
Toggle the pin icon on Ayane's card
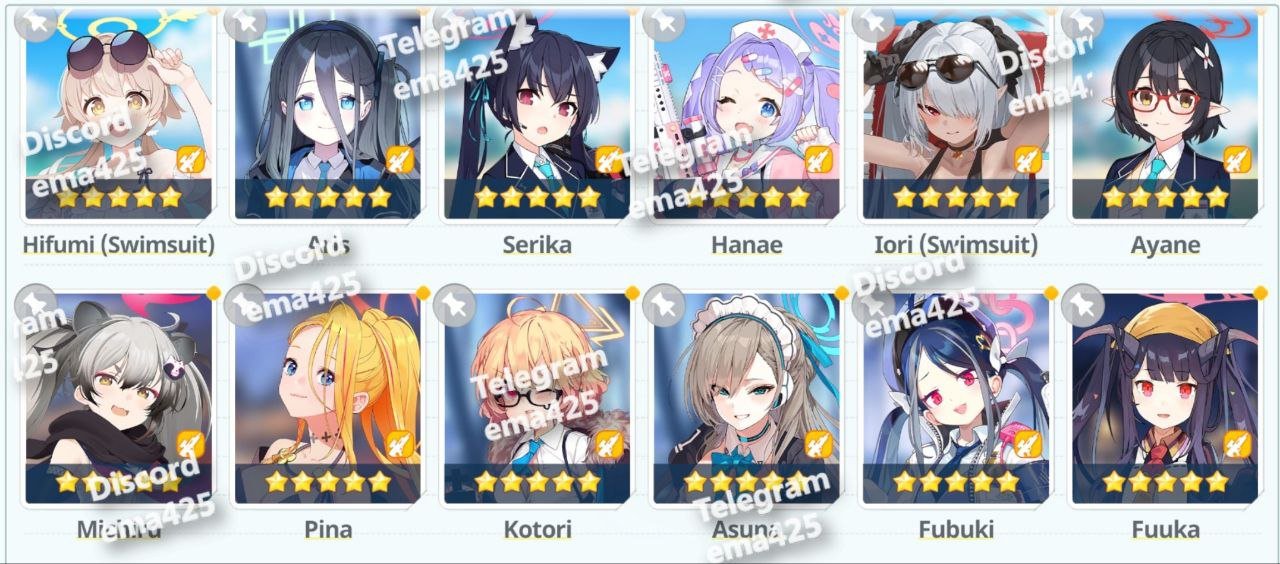(x=1082, y=21)
